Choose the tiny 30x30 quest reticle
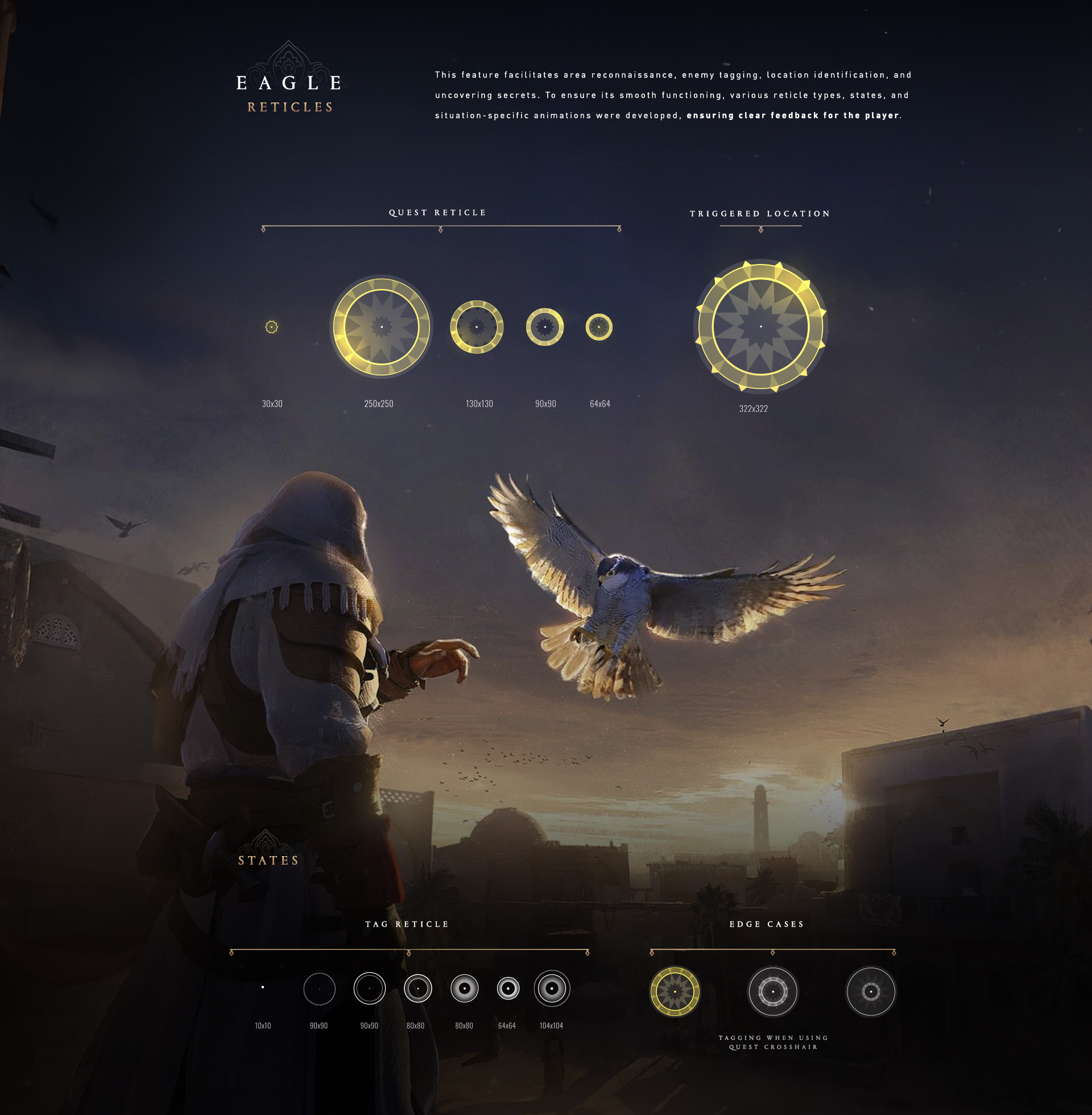This screenshot has width=1092, height=1115. point(272,327)
